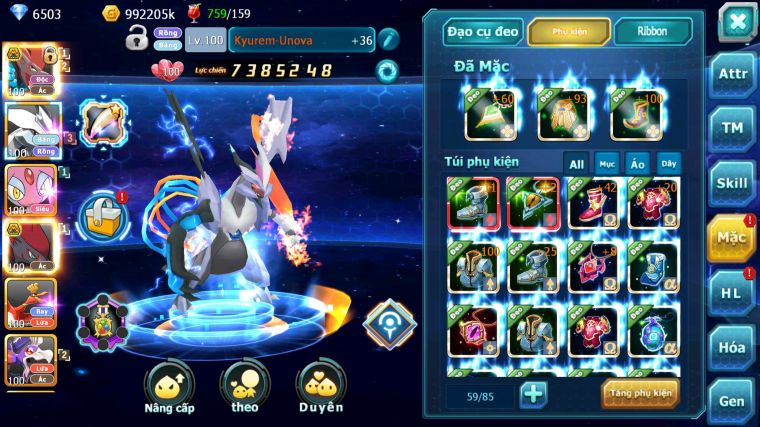
Task: Edit Kyurem-Unova name with pencil icon
Action: point(388,40)
